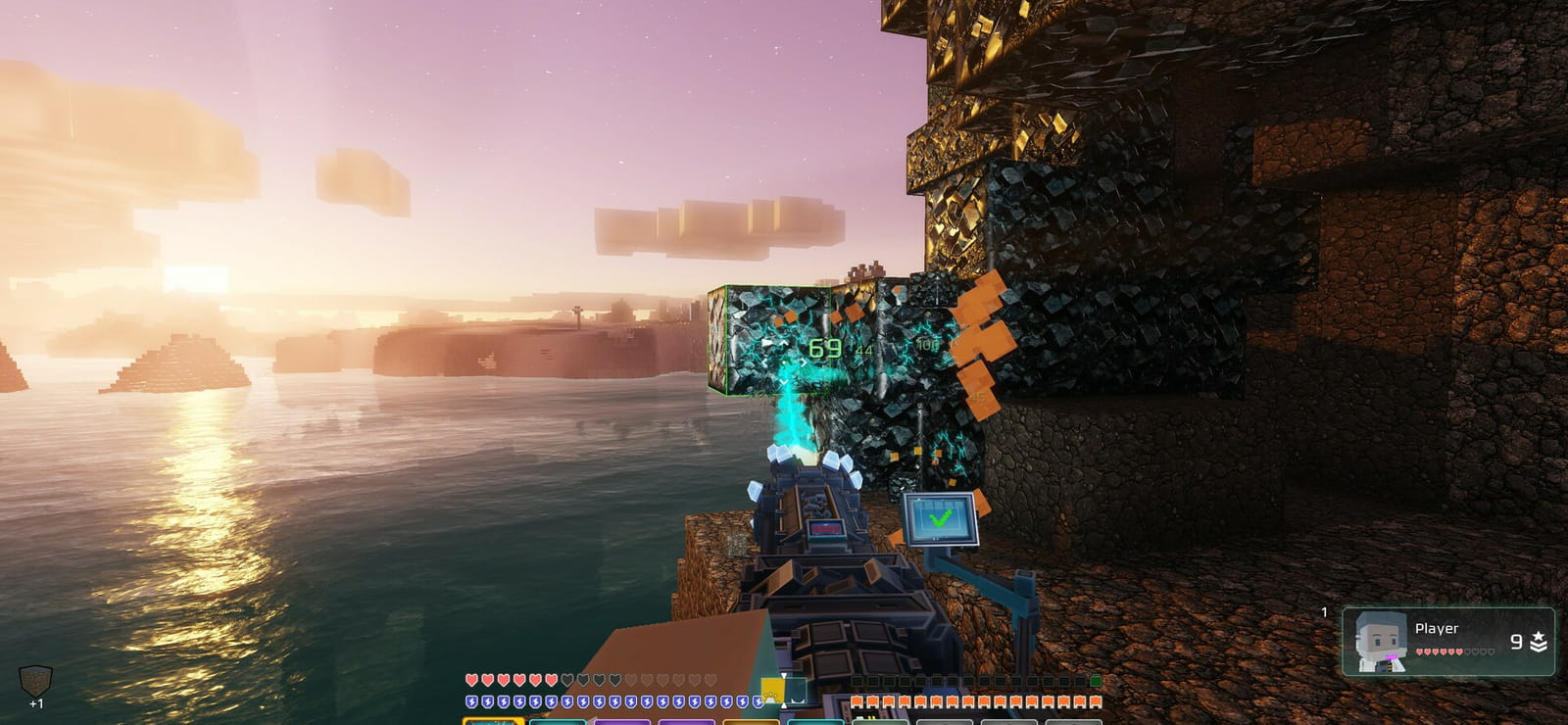Click the down arrow below the yellow block icon
The height and width of the screenshot is (725, 1568).
[x=782, y=707]
